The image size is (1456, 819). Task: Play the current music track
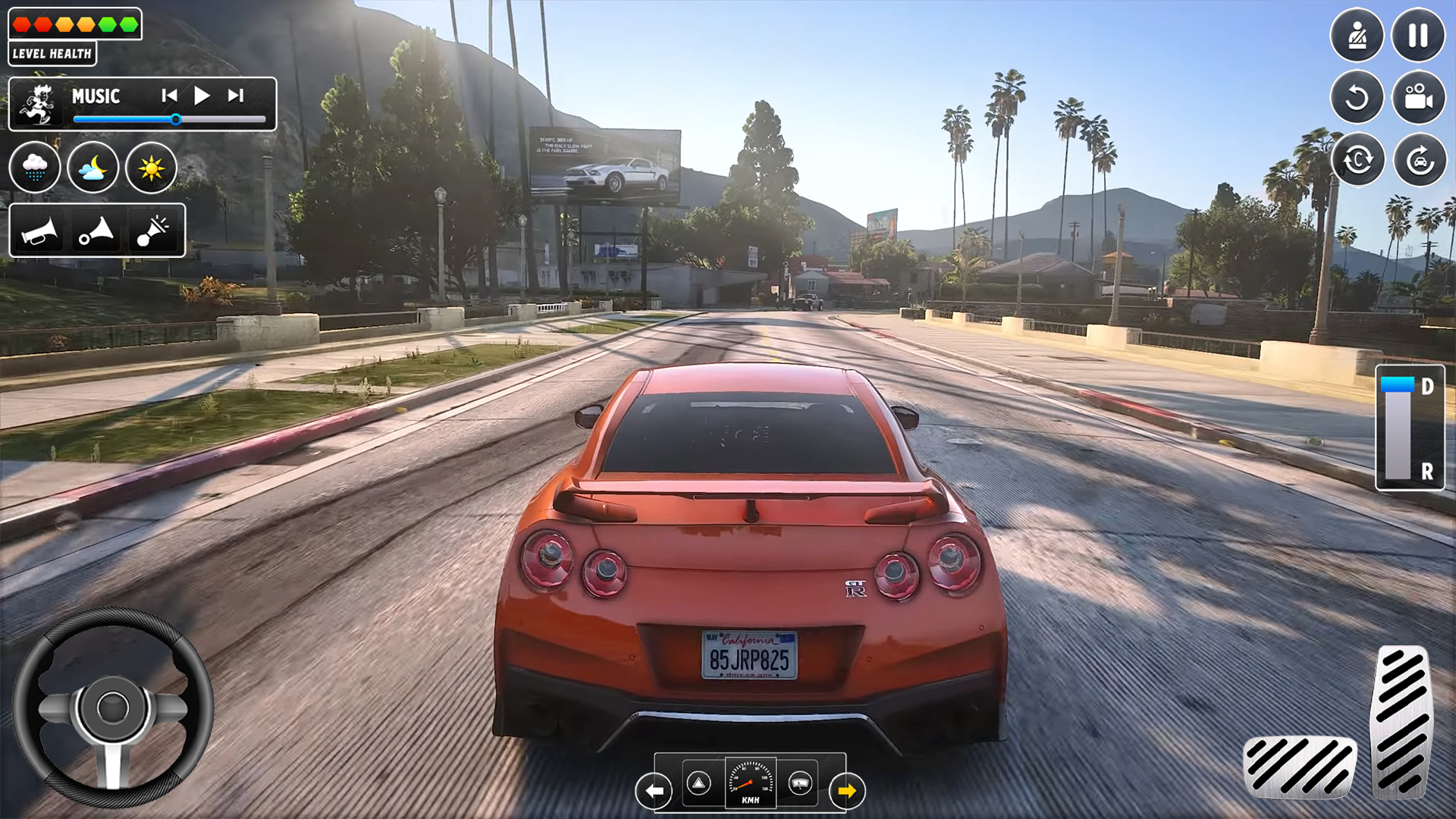click(201, 96)
